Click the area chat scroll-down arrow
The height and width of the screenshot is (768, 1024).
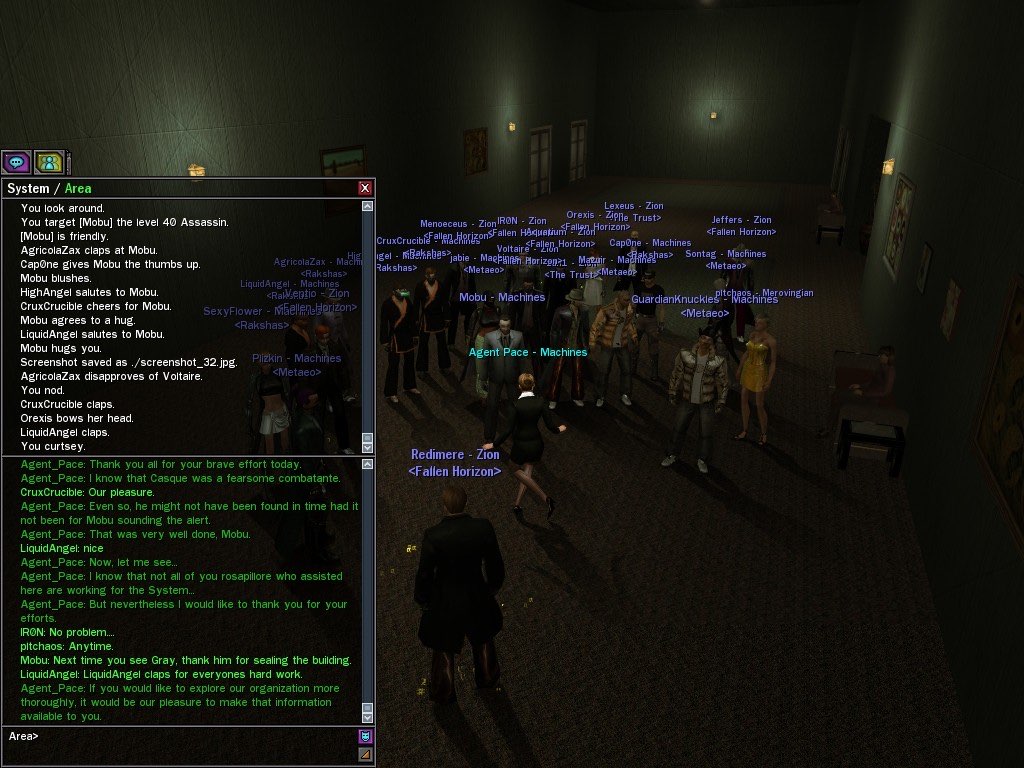(367, 717)
